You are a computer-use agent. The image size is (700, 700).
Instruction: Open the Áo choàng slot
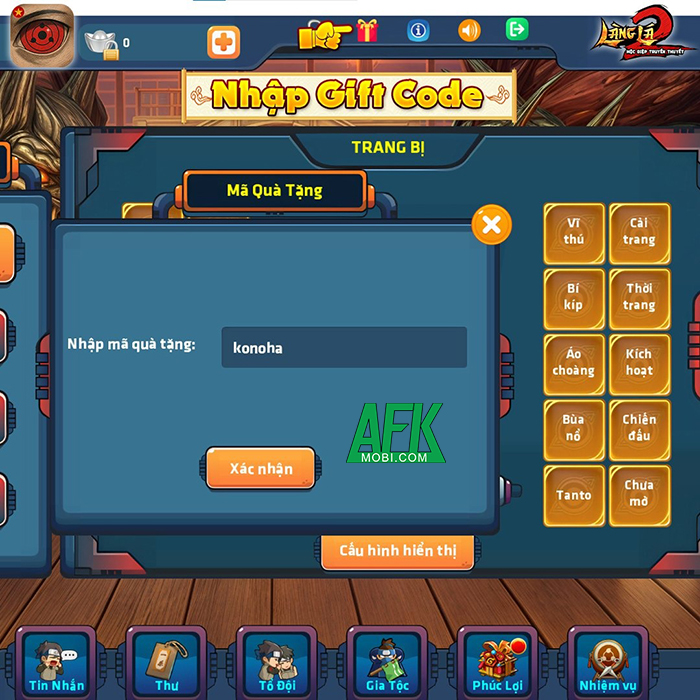pyautogui.click(x=574, y=362)
